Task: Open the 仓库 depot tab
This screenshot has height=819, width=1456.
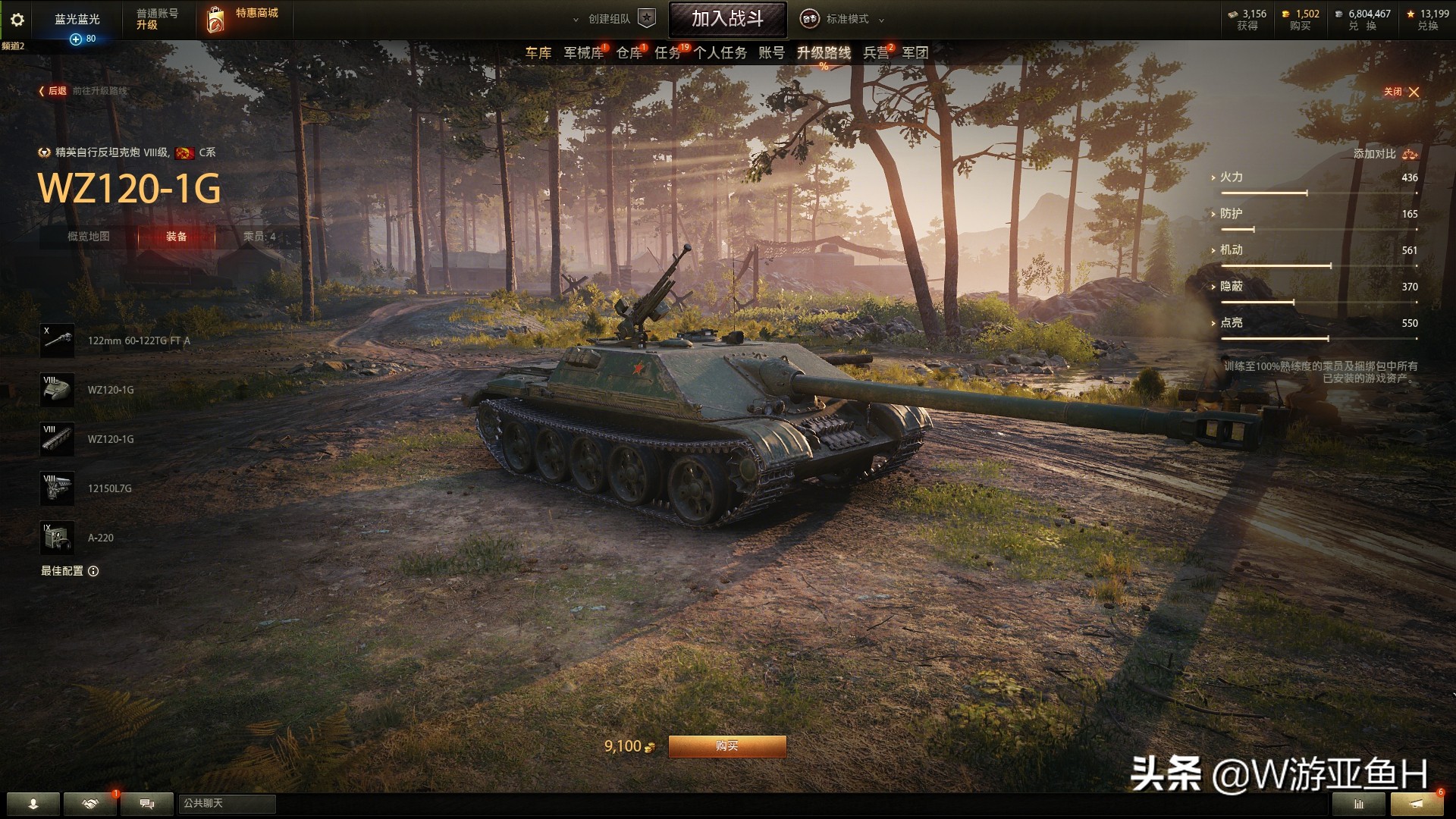Action: (629, 52)
